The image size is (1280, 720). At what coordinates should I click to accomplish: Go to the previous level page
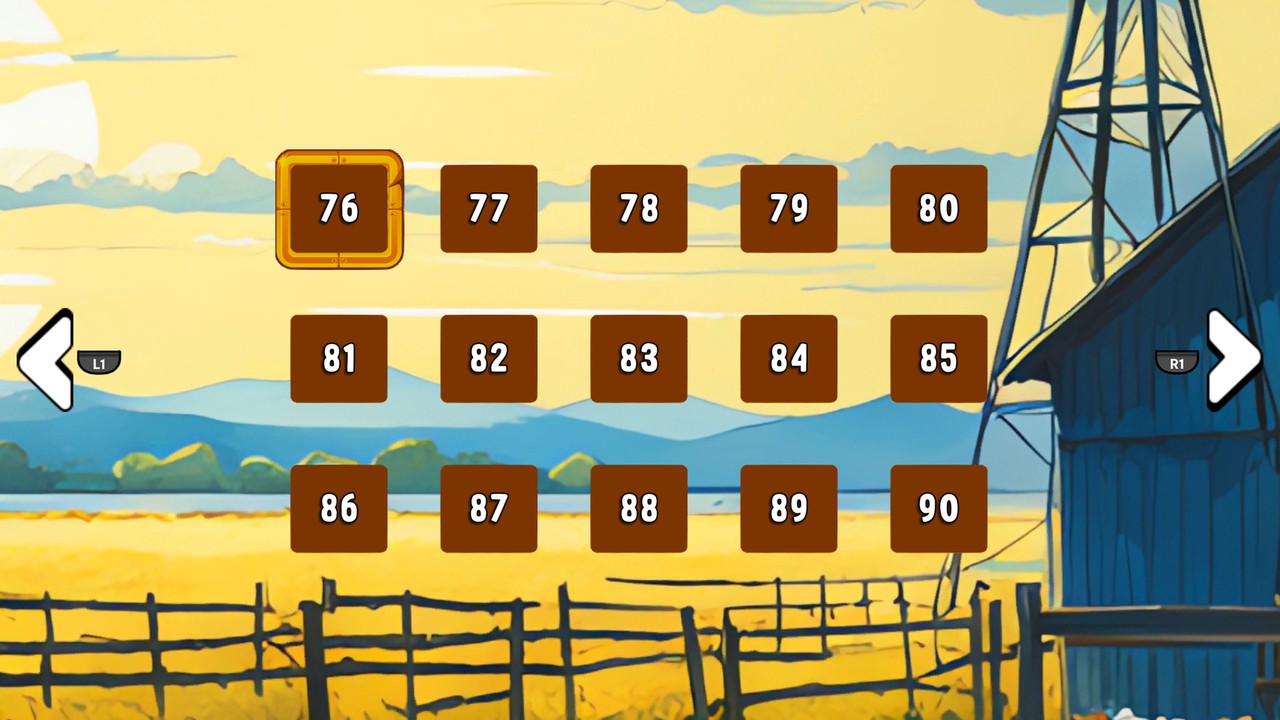(45, 362)
